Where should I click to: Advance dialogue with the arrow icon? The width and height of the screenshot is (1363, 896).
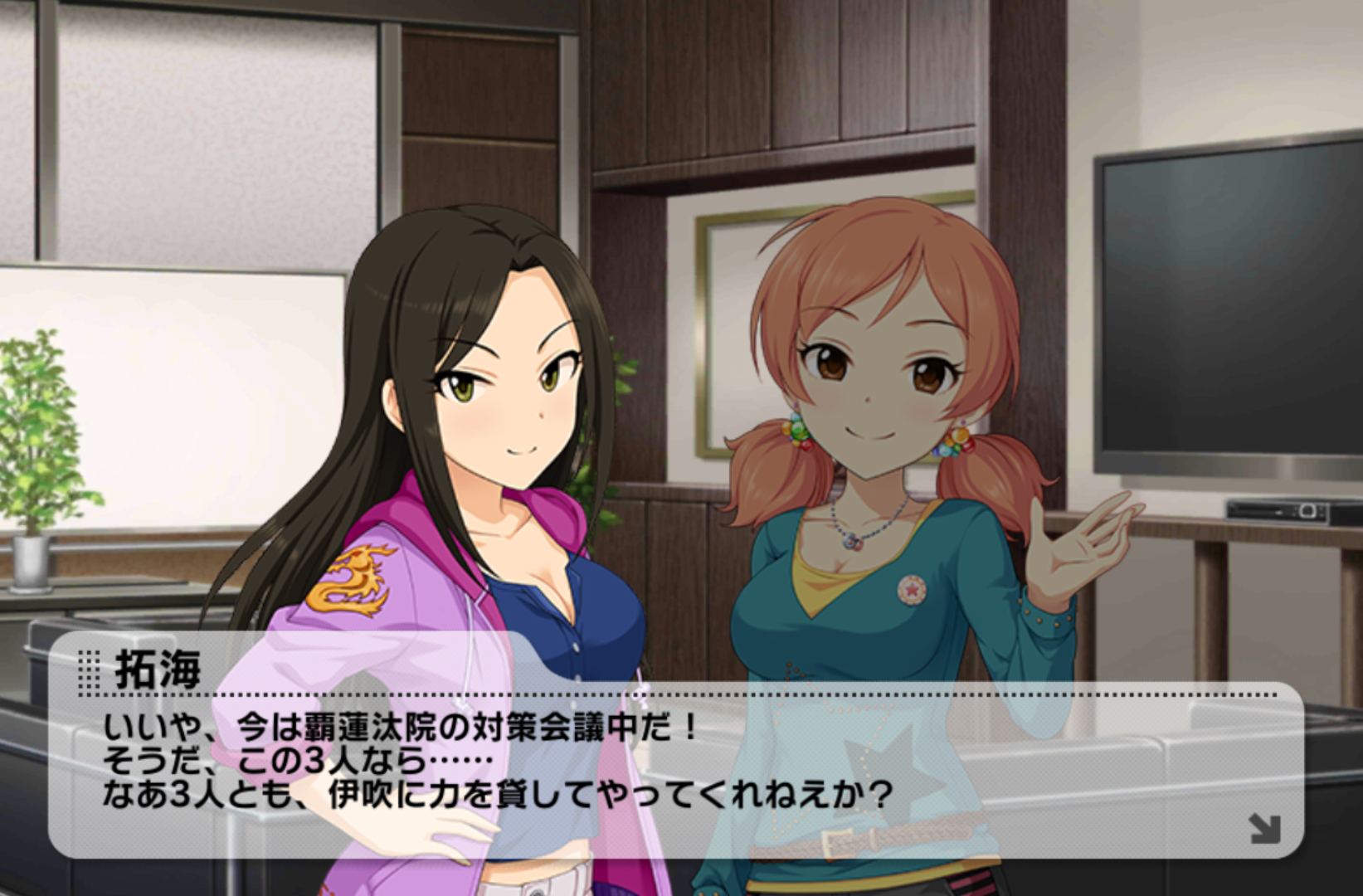coord(1263,829)
